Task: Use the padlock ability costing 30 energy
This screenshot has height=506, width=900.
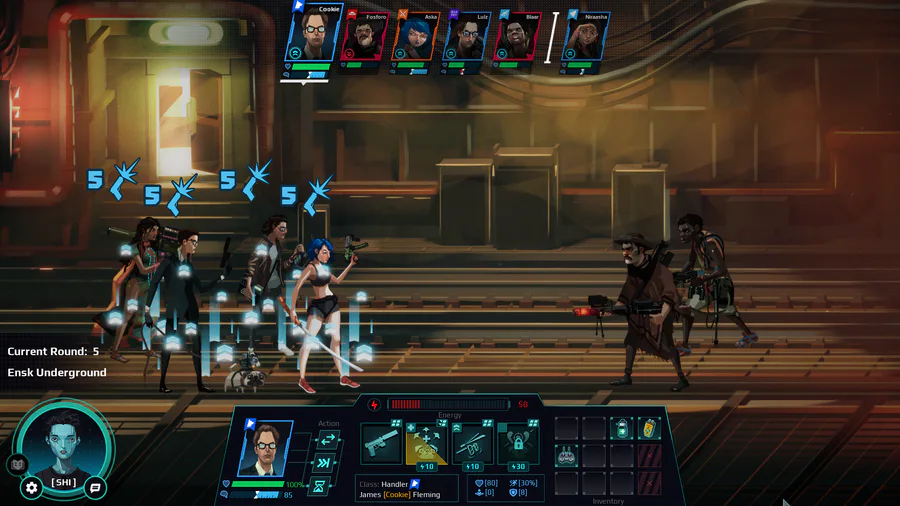Action: click(x=518, y=444)
